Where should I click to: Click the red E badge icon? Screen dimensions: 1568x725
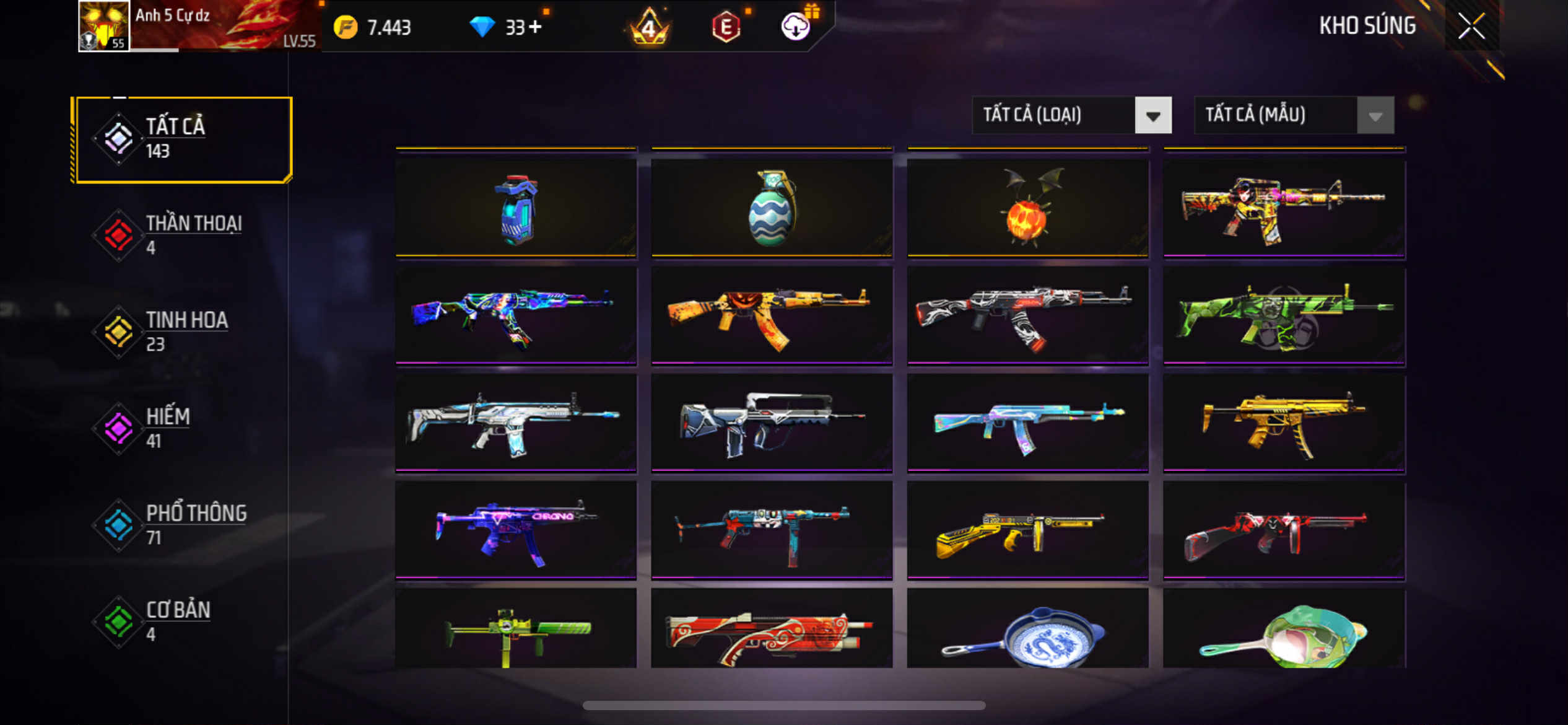pyautogui.click(x=726, y=27)
